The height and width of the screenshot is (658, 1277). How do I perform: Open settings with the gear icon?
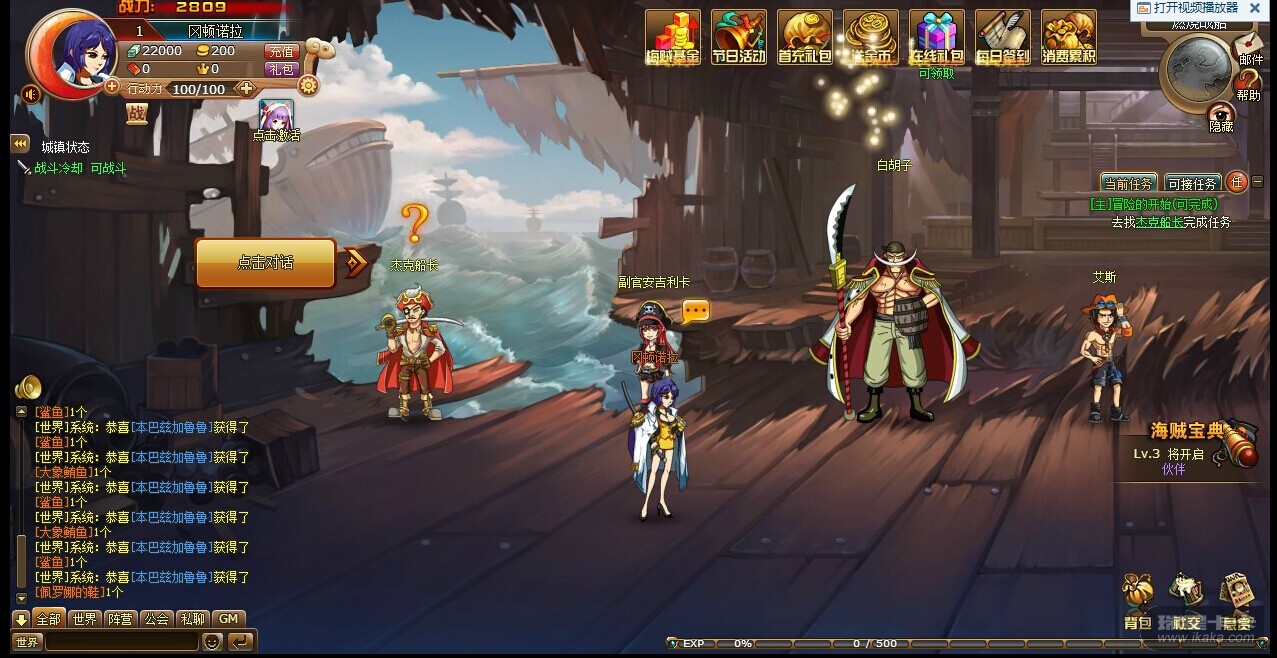coord(308,86)
